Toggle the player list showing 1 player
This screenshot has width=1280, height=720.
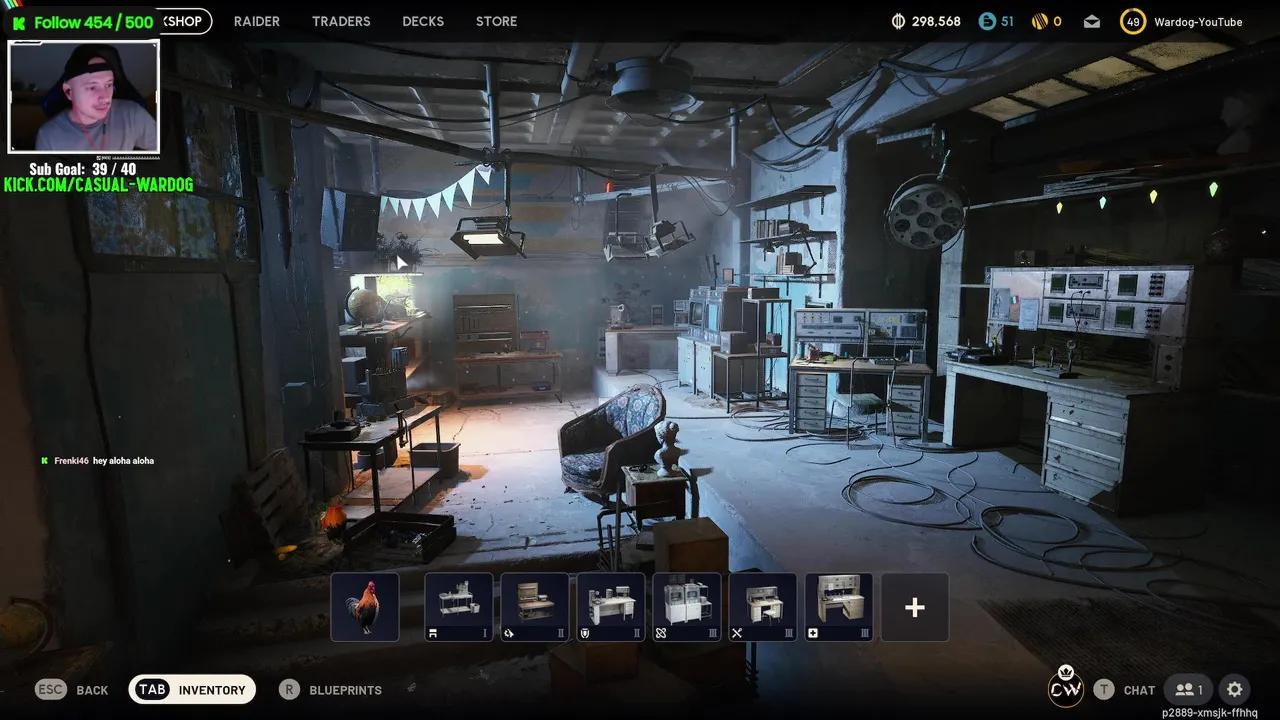click(1188, 689)
